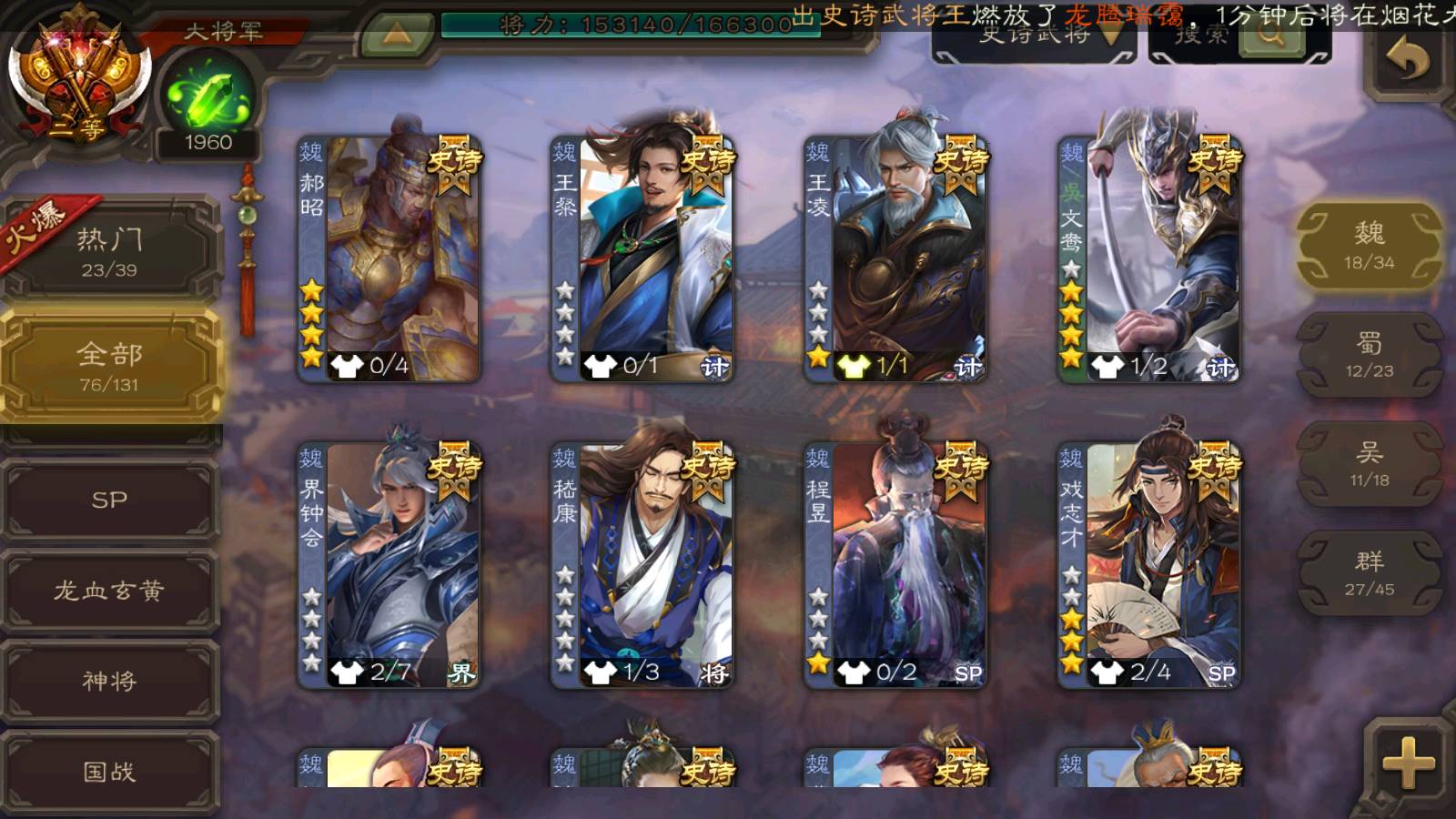This screenshot has width=1456, height=819.
Task: Open the 王粲 general card
Action: click(x=642, y=259)
